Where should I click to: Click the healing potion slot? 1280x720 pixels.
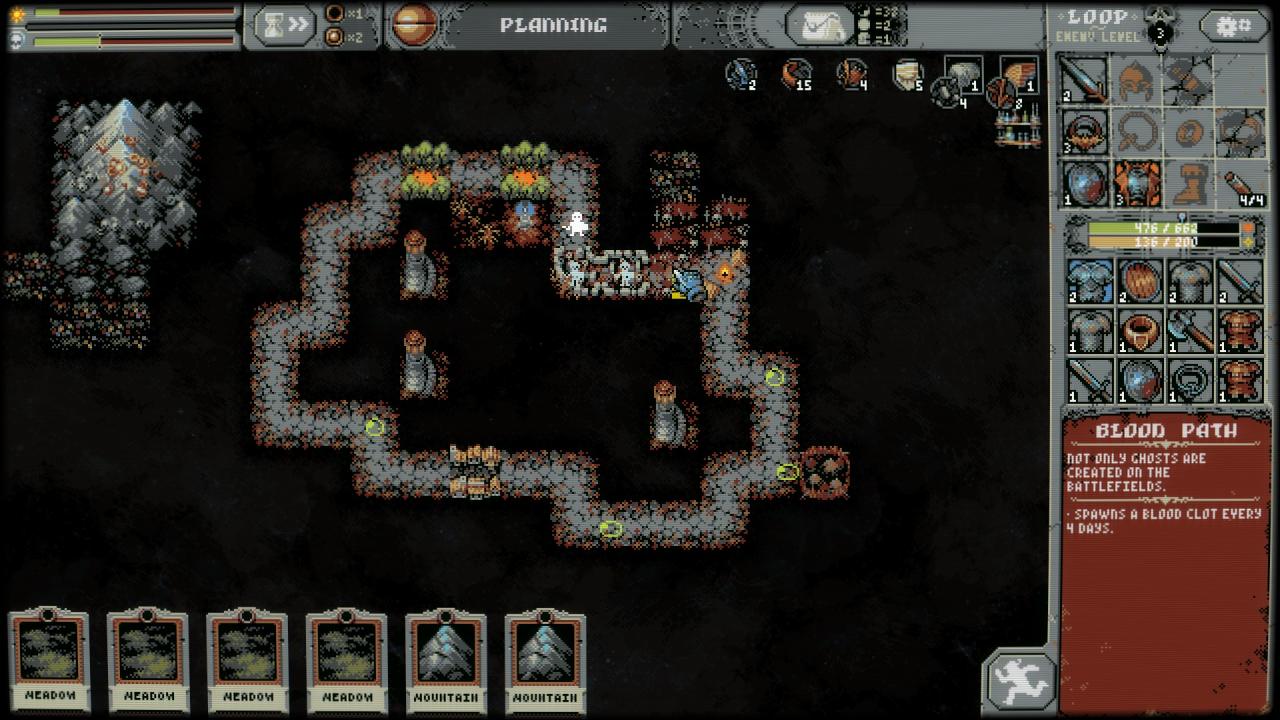[1241, 184]
